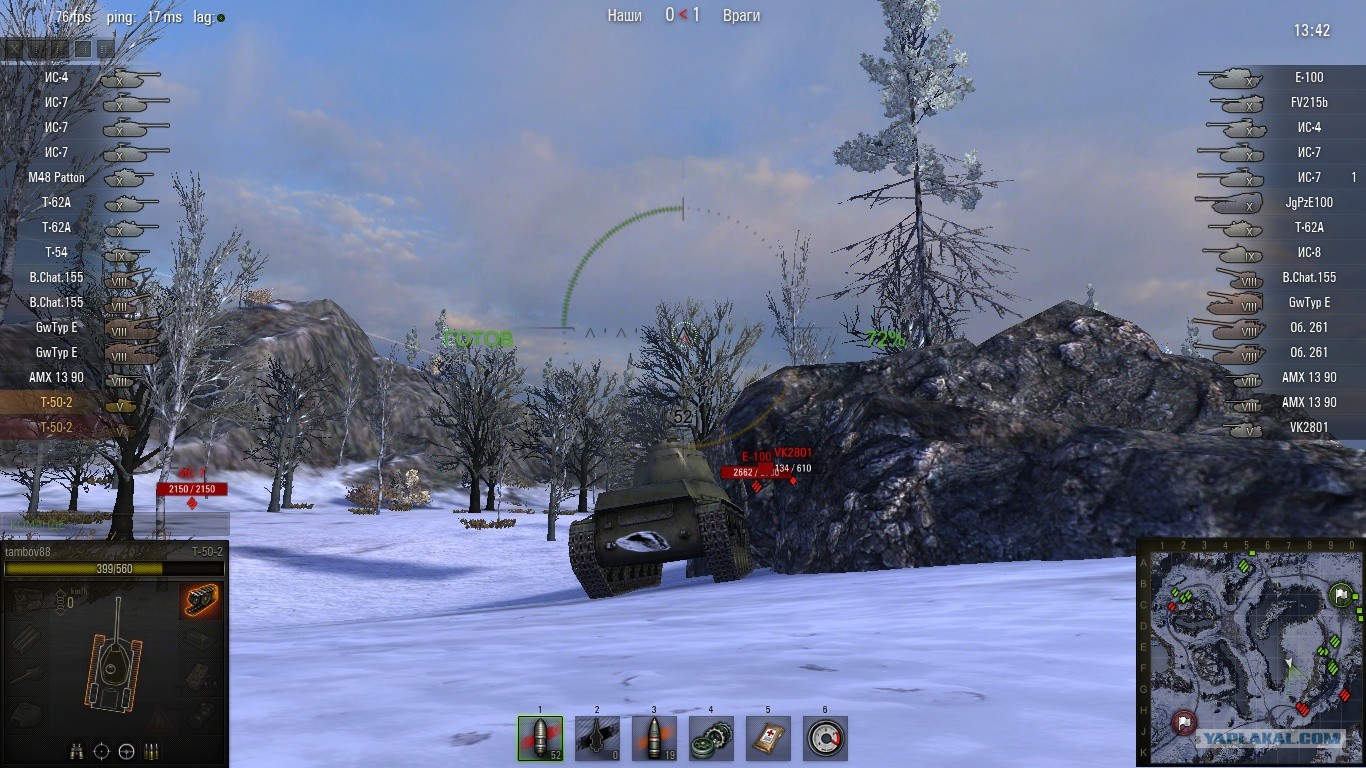Use the repair kit consumable
Viewport: 1366px width, 768px height.
[711, 738]
